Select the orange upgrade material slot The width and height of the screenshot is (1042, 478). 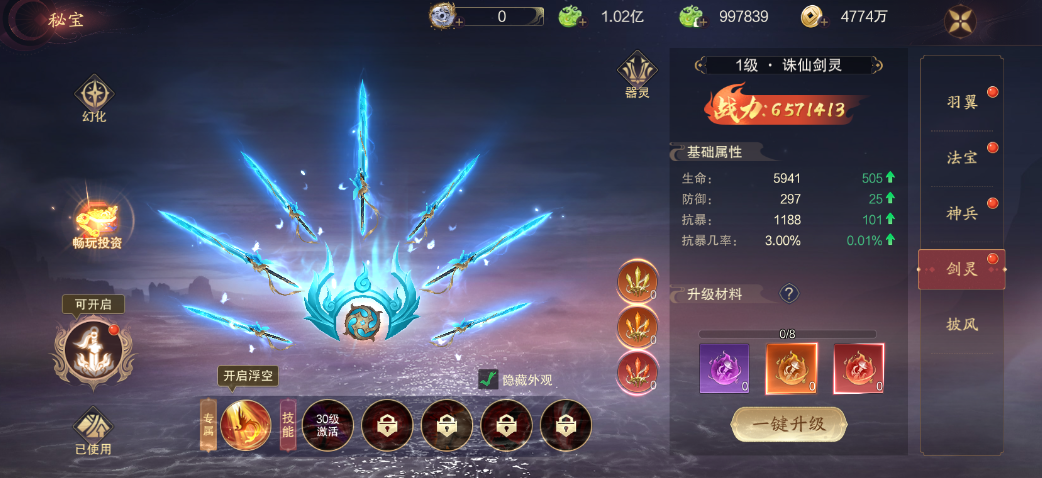(x=791, y=369)
